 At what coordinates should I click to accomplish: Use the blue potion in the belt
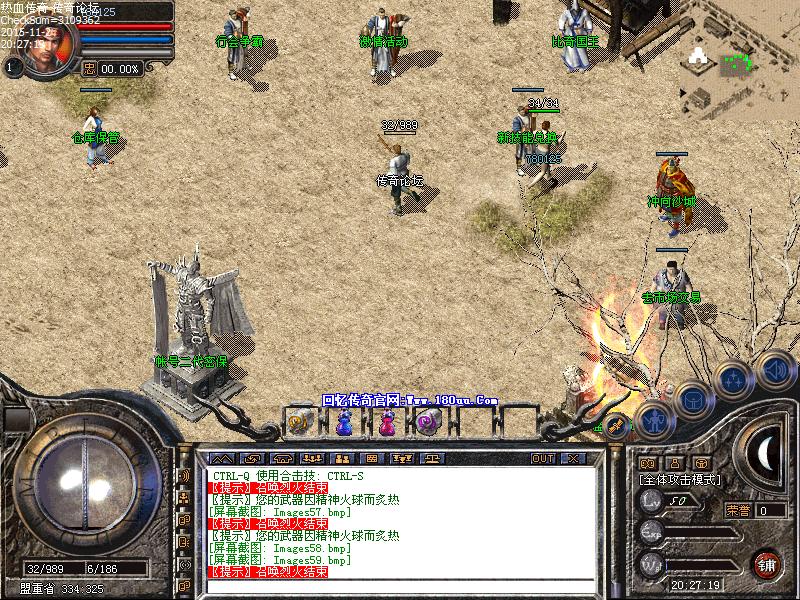pos(344,423)
